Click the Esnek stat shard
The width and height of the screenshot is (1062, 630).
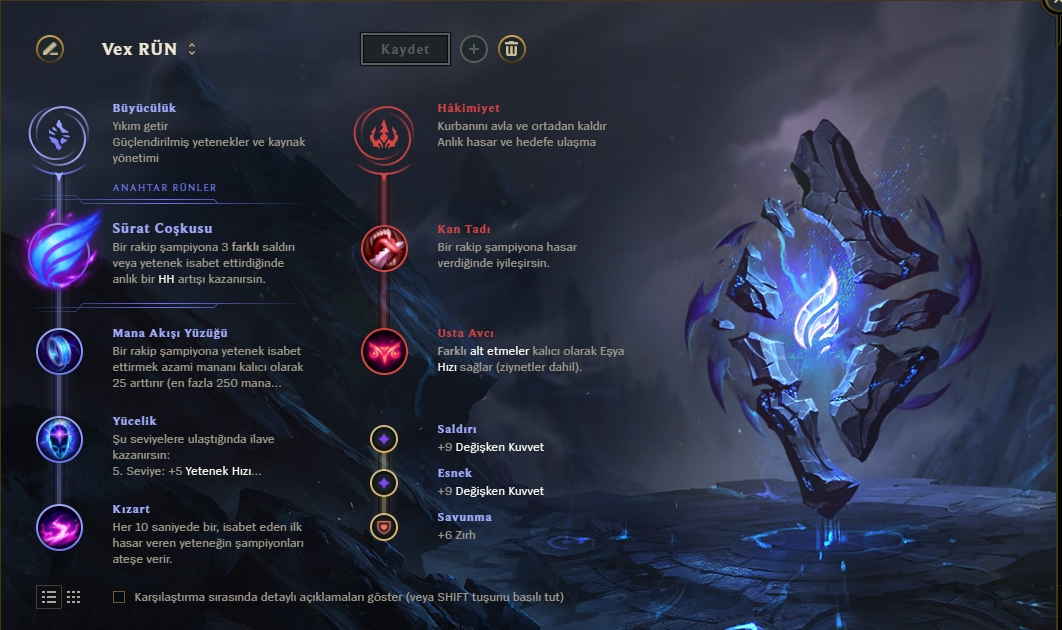[384, 483]
